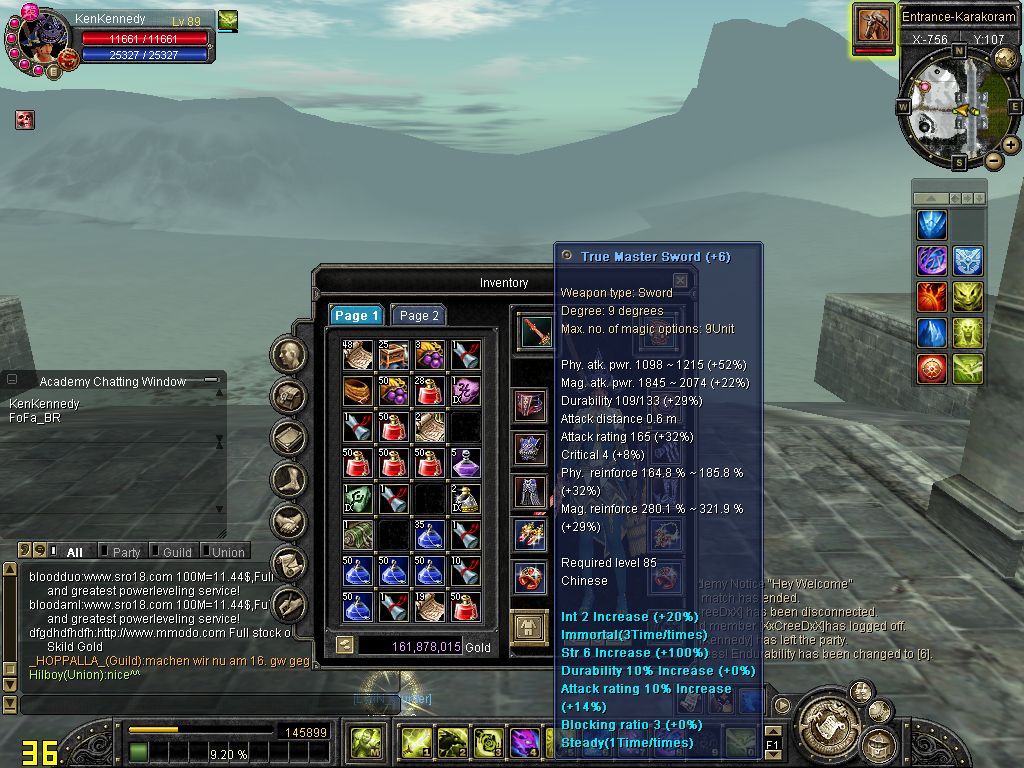Select the equipped True Master Sword slot
Image resolution: width=1024 pixels, height=768 pixels.
tap(536, 331)
